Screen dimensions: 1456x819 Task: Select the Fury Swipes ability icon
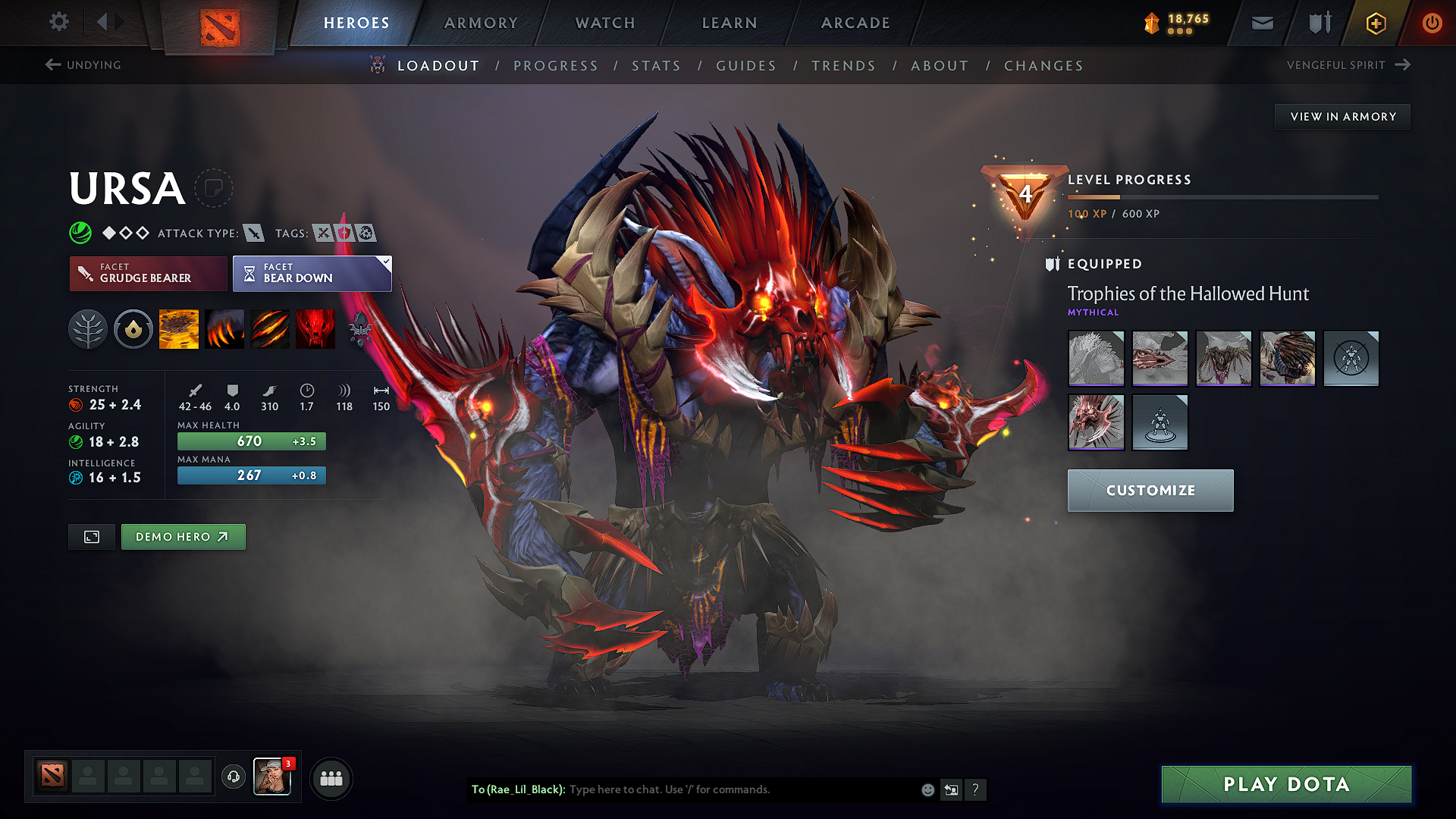(270, 328)
